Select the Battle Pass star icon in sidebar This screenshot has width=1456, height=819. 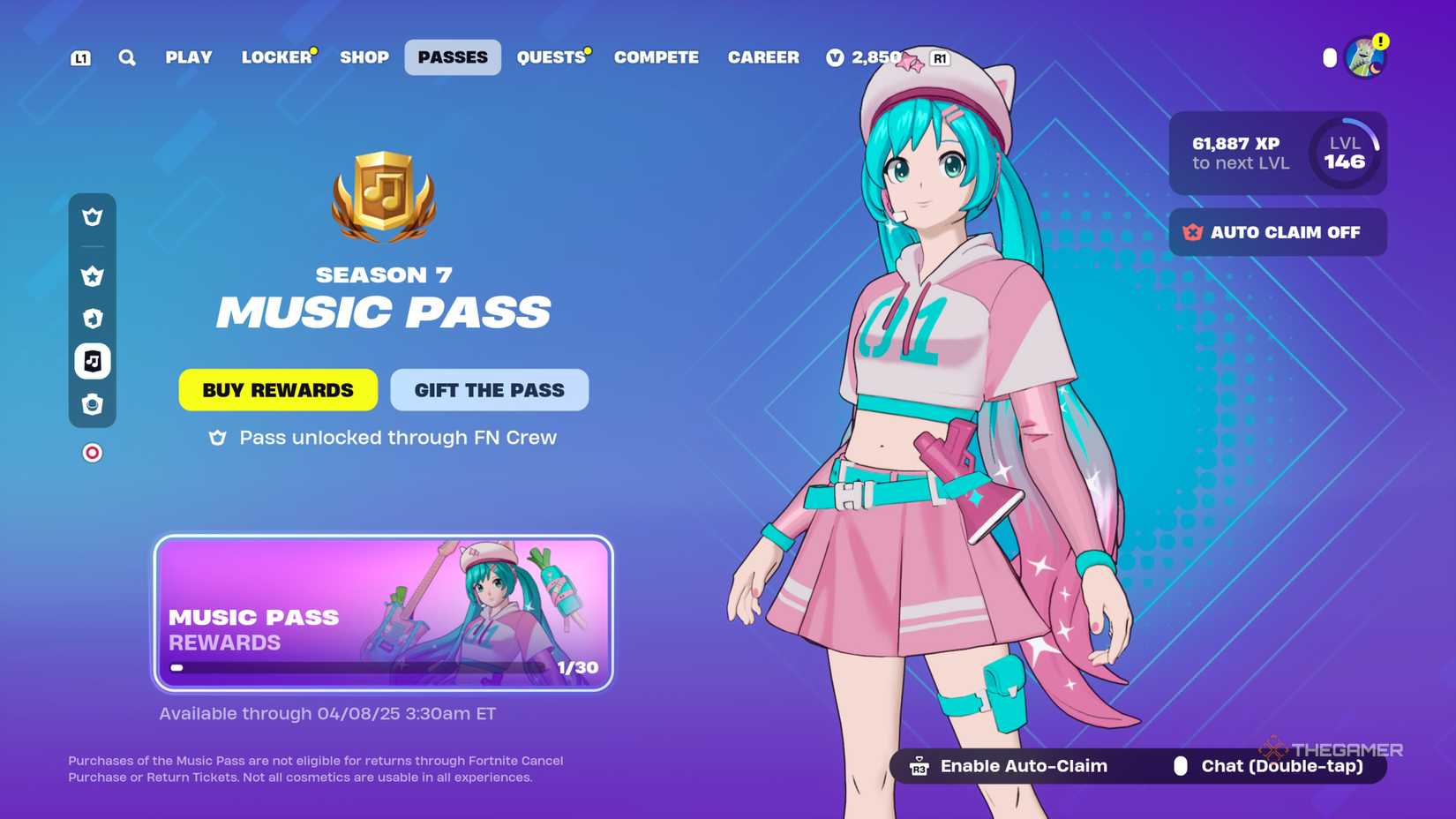92,275
